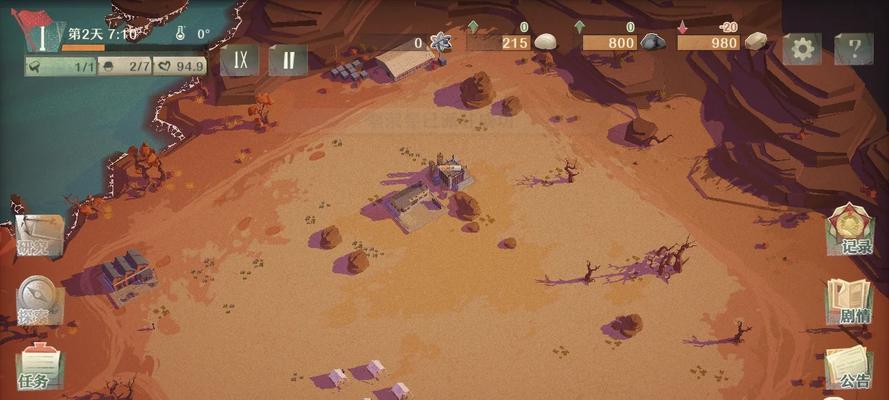View the 剧情 story book
This screenshot has height=400, width=889.
tap(851, 302)
